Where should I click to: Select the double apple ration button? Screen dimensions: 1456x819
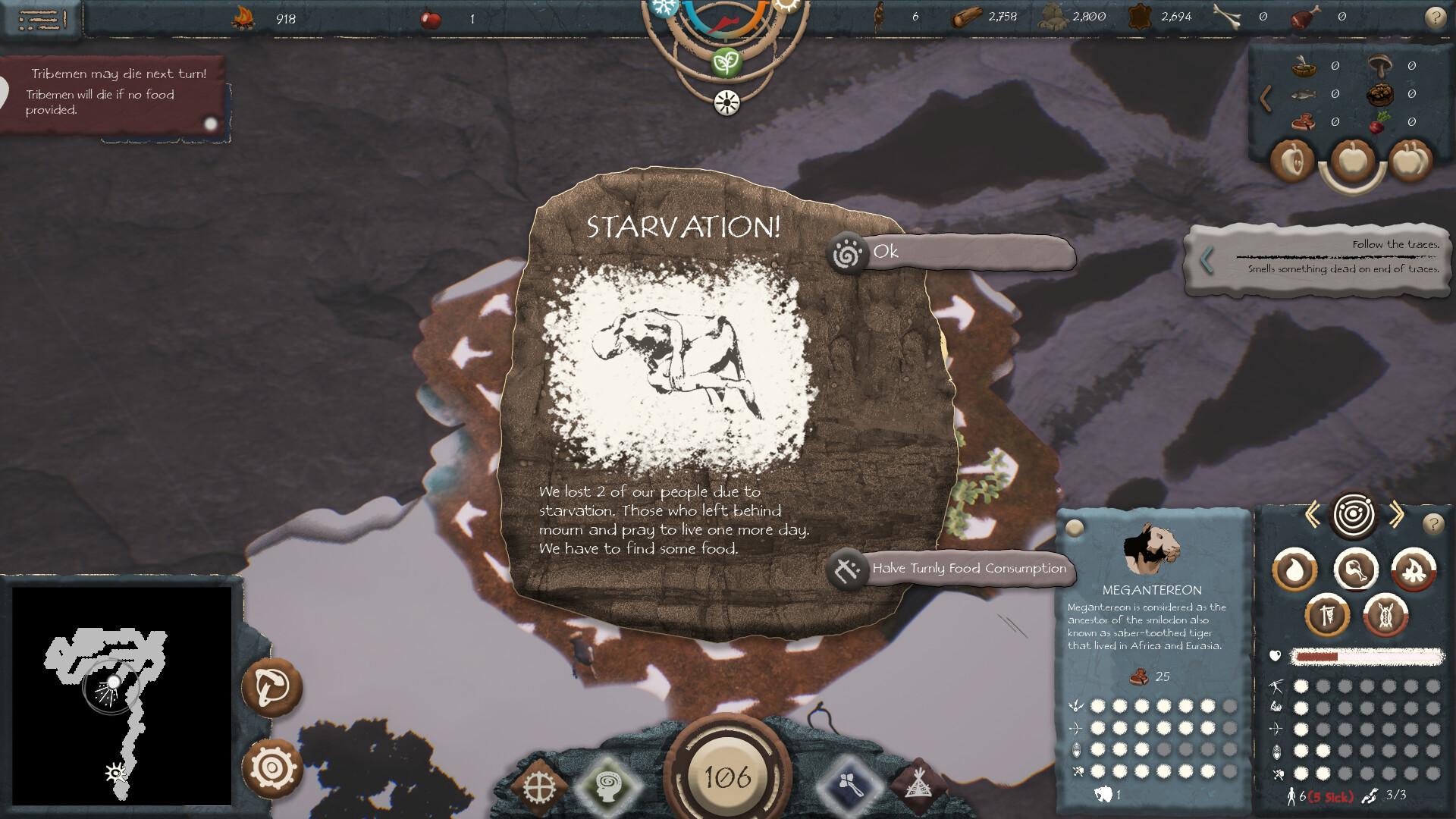(1410, 160)
